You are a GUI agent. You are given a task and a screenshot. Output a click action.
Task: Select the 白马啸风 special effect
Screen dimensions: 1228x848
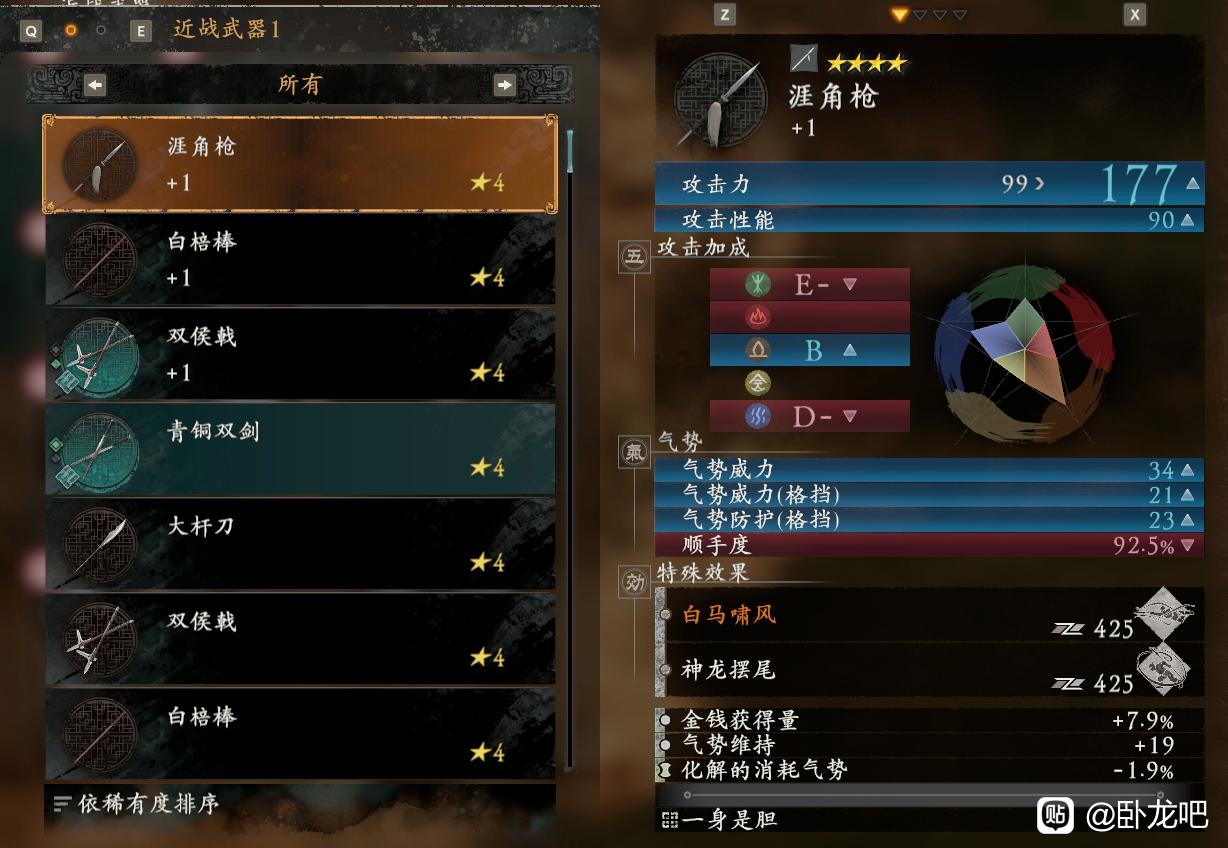(729, 614)
